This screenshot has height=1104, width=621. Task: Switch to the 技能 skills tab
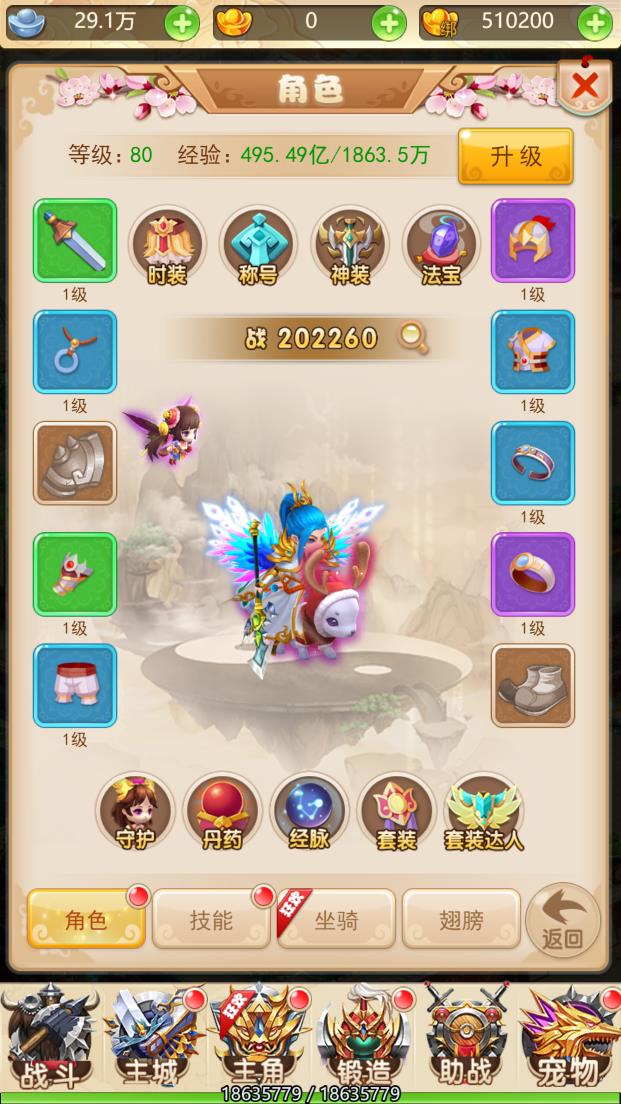[211, 918]
